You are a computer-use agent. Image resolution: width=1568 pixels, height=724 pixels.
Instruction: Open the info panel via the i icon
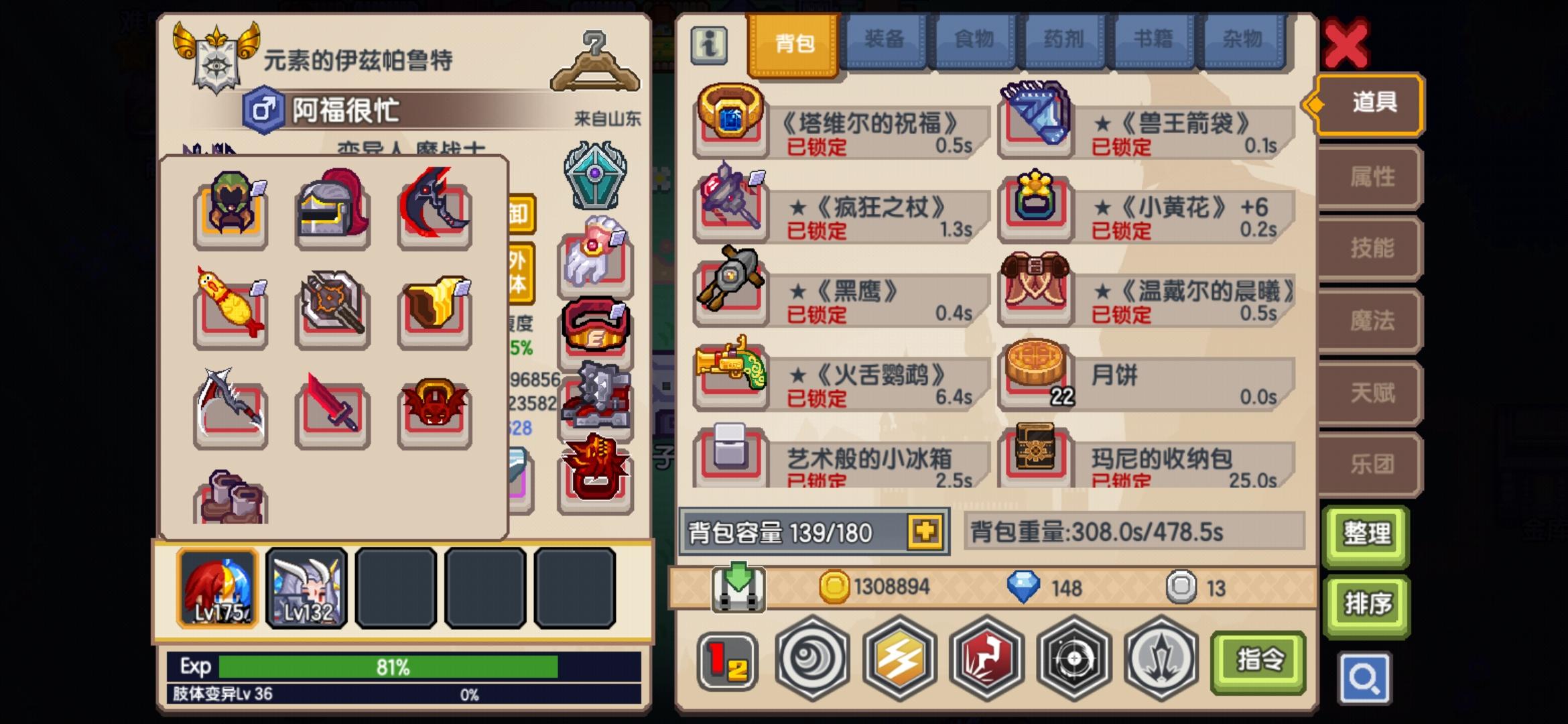coord(710,45)
